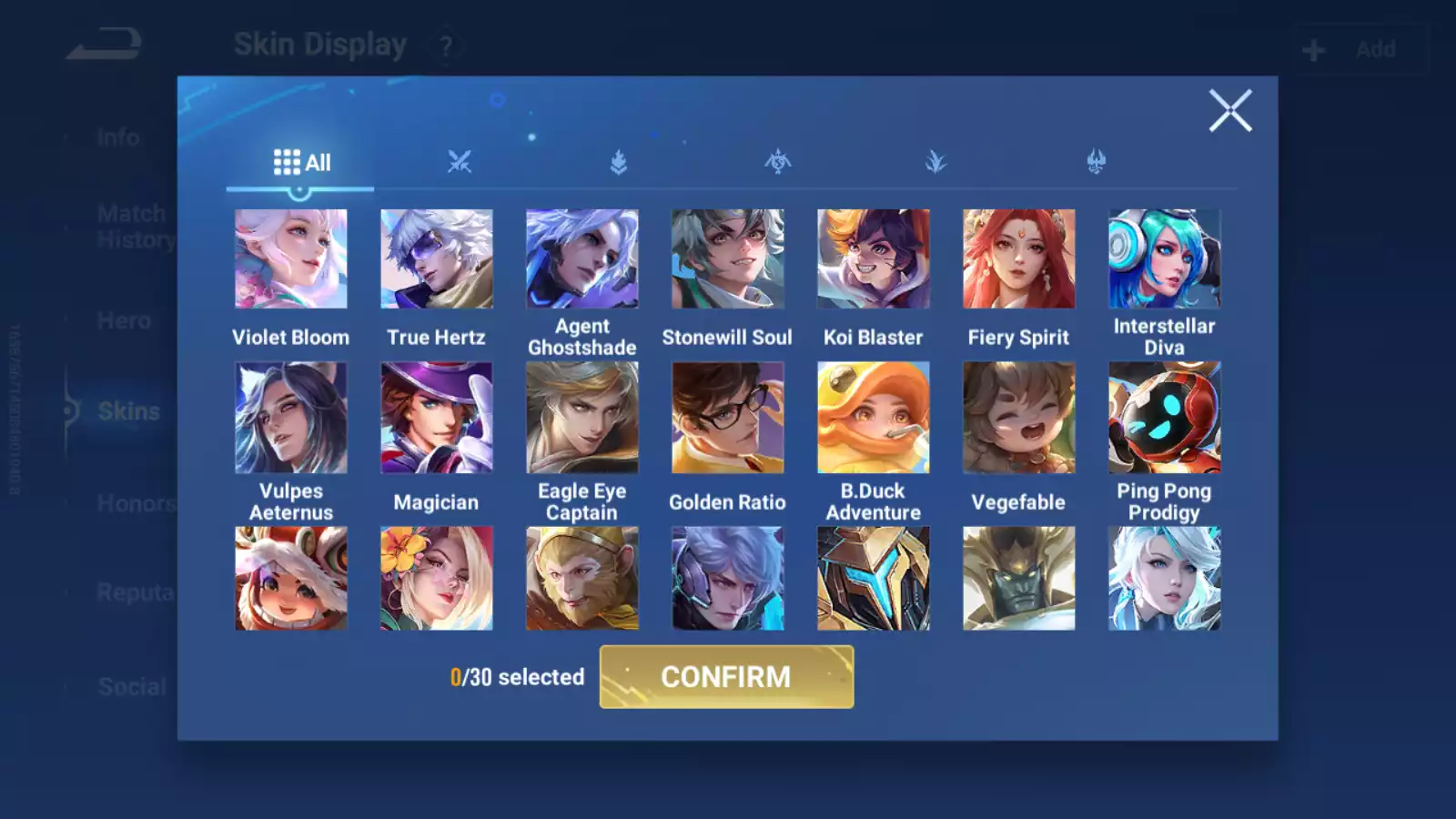1456x819 pixels.
Task: Go to the Match History section
Action: point(131,226)
